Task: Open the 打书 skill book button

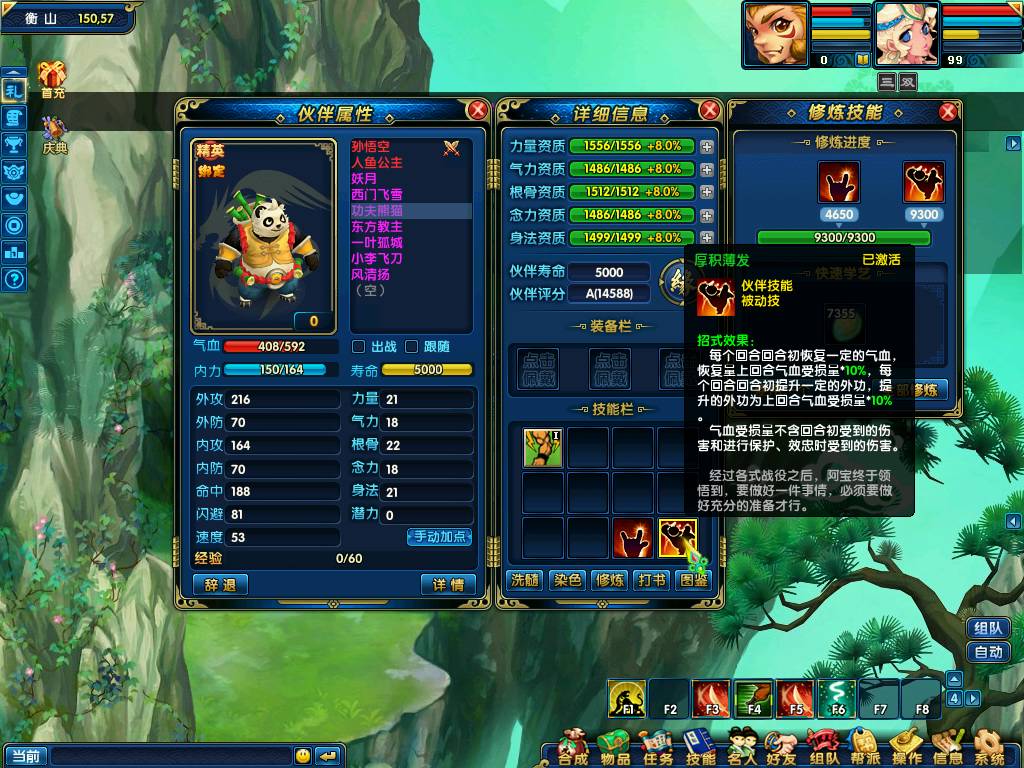Action: 652,580
